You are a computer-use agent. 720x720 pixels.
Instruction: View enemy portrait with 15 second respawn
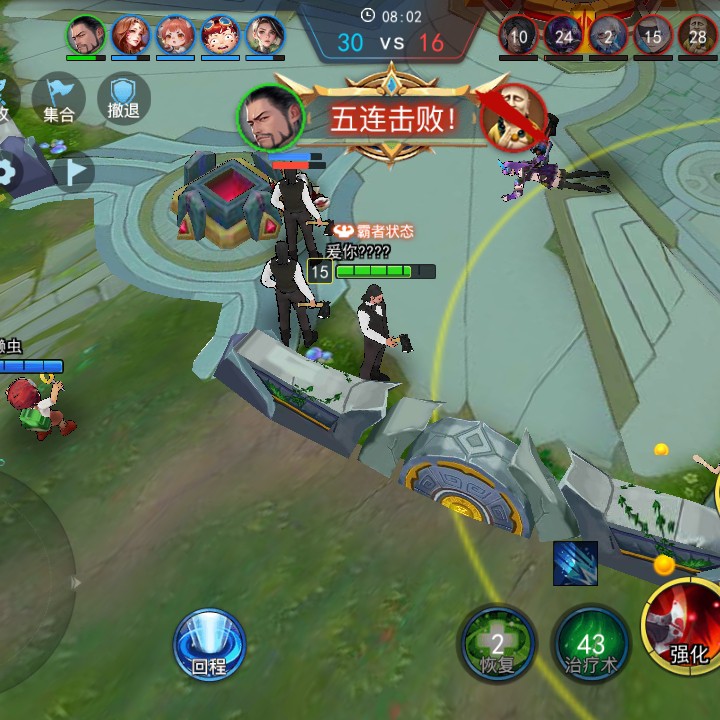pos(652,36)
